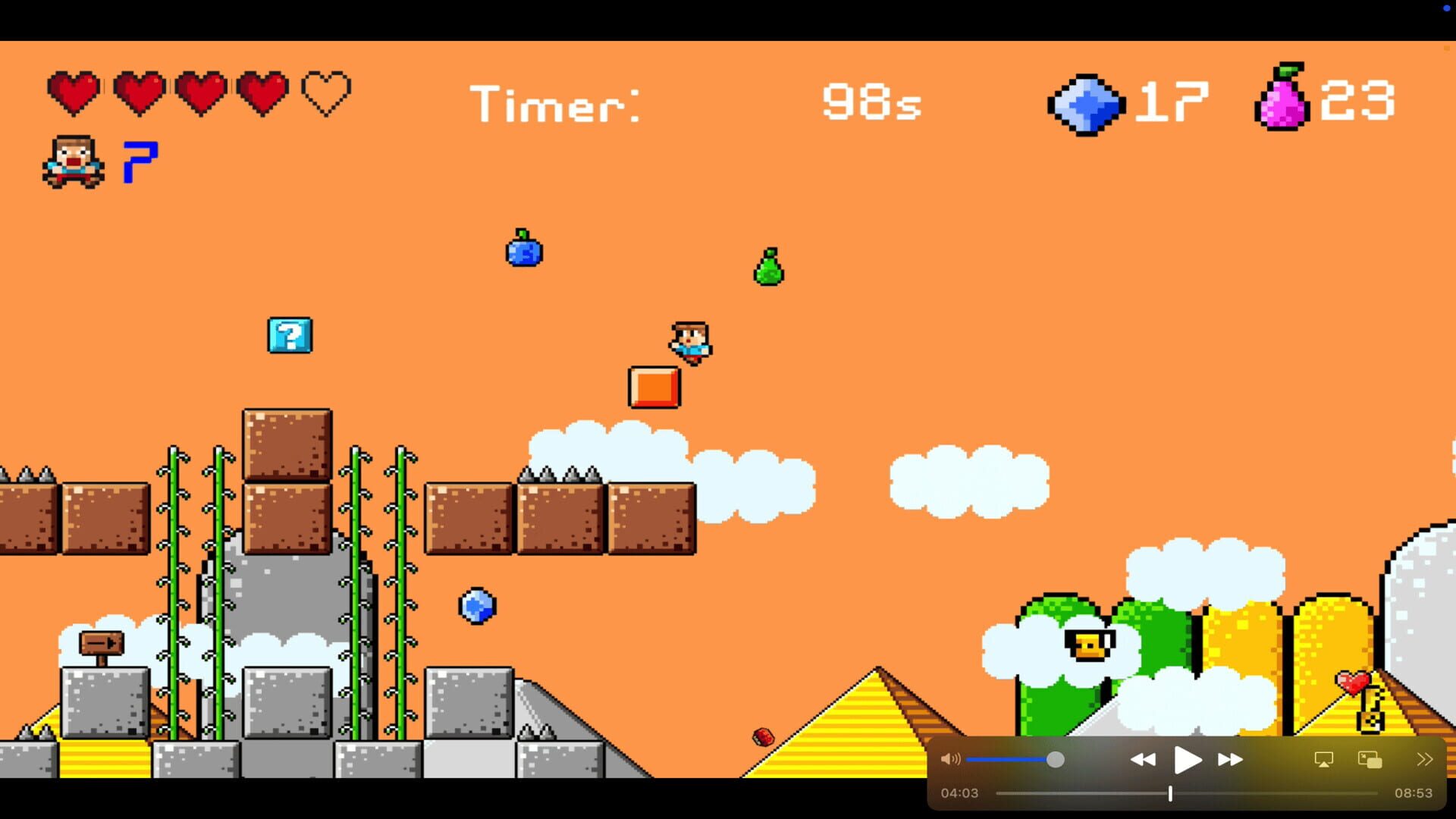This screenshot has height=819, width=1456.
Task: Select the player lives icon in top-left HUD
Action: (73, 159)
